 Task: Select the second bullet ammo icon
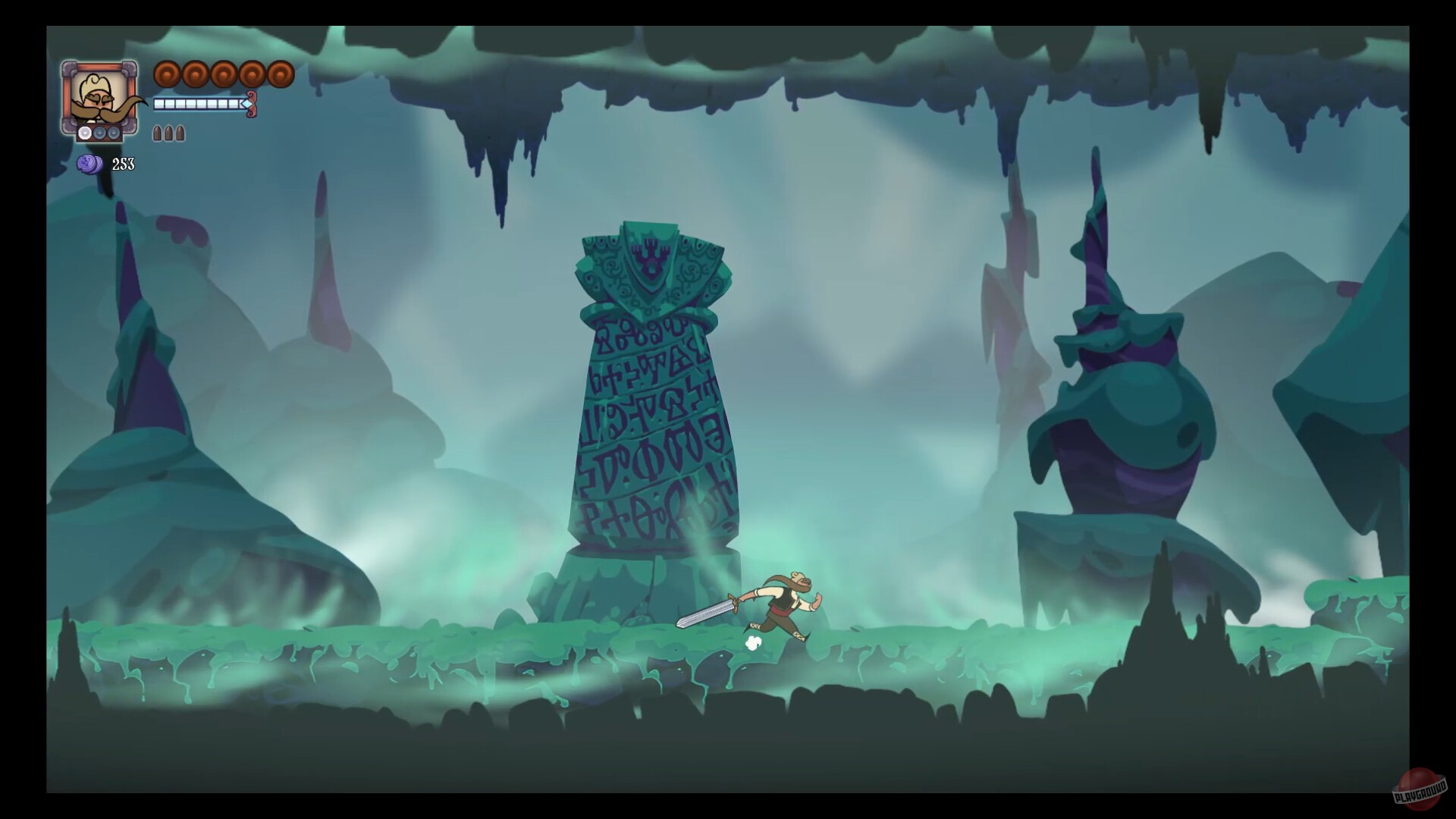(x=168, y=133)
